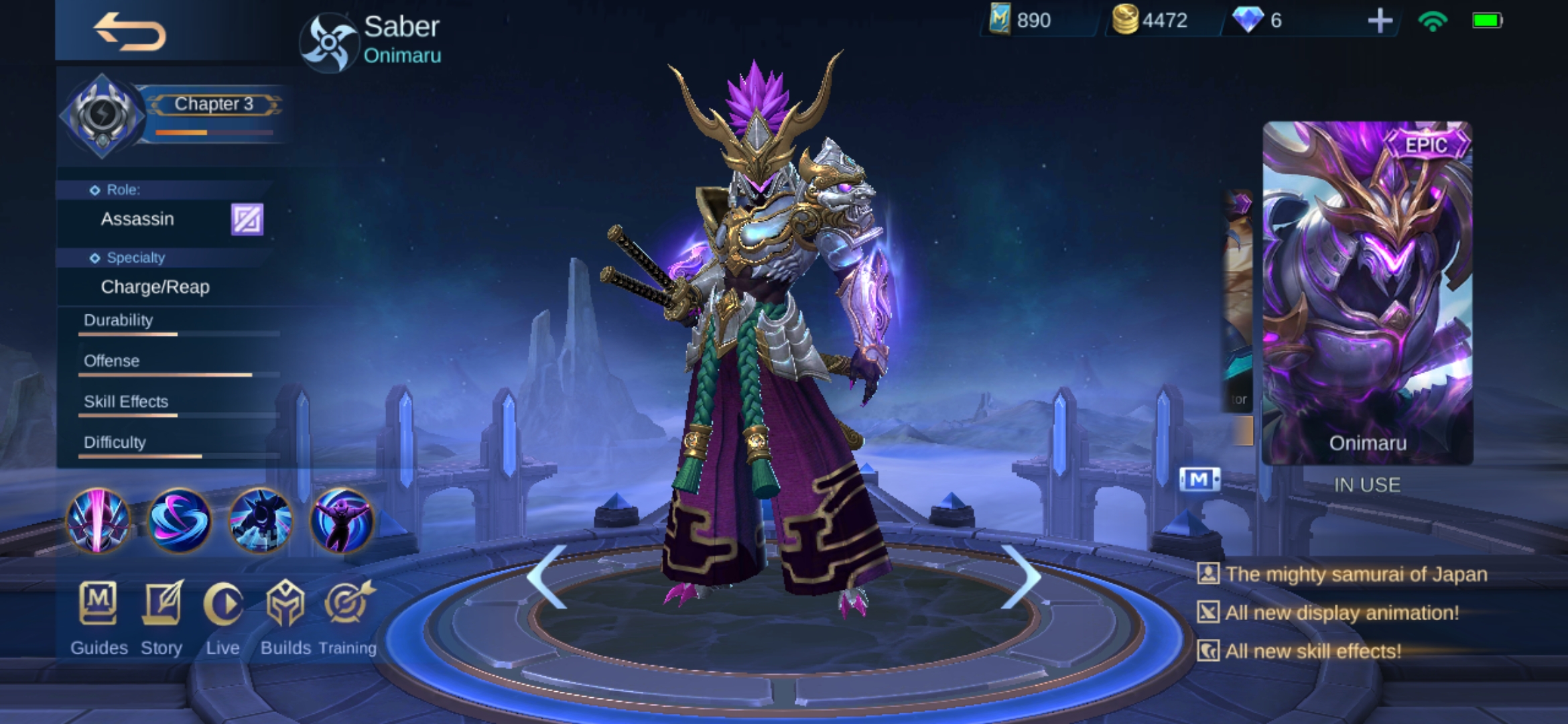
Task: Select the partially hidden skin card
Action: [x=1240, y=315]
